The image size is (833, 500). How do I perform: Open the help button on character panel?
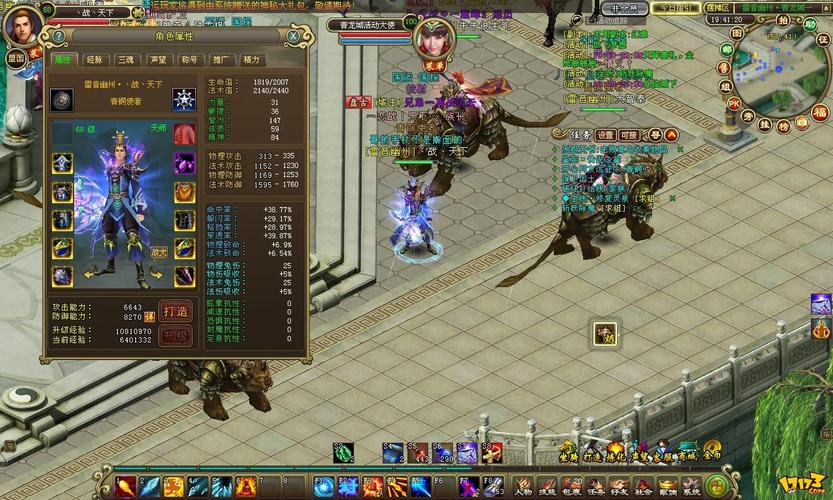coord(59,36)
